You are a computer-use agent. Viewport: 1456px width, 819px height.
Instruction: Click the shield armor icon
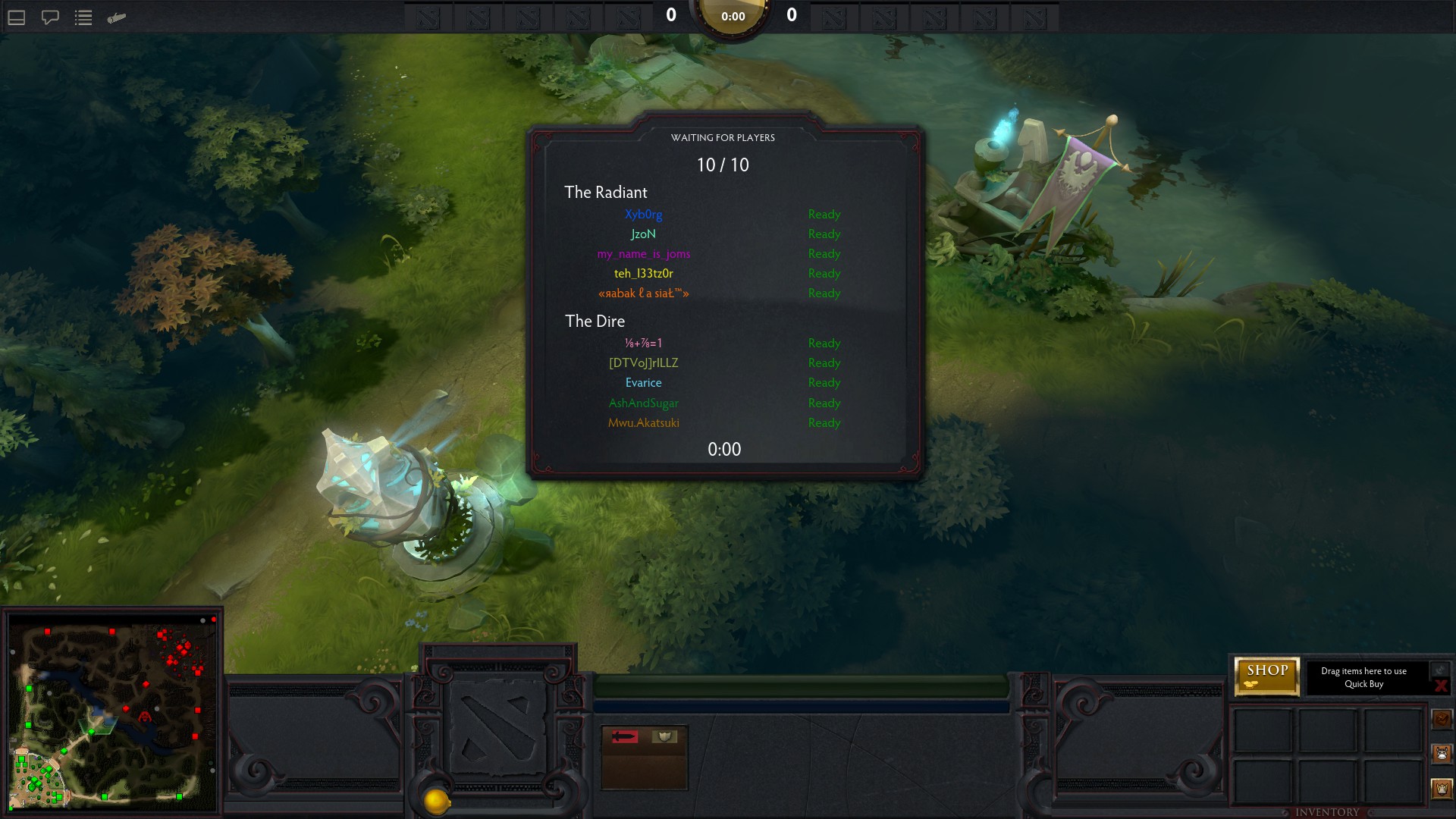pos(664,736)
